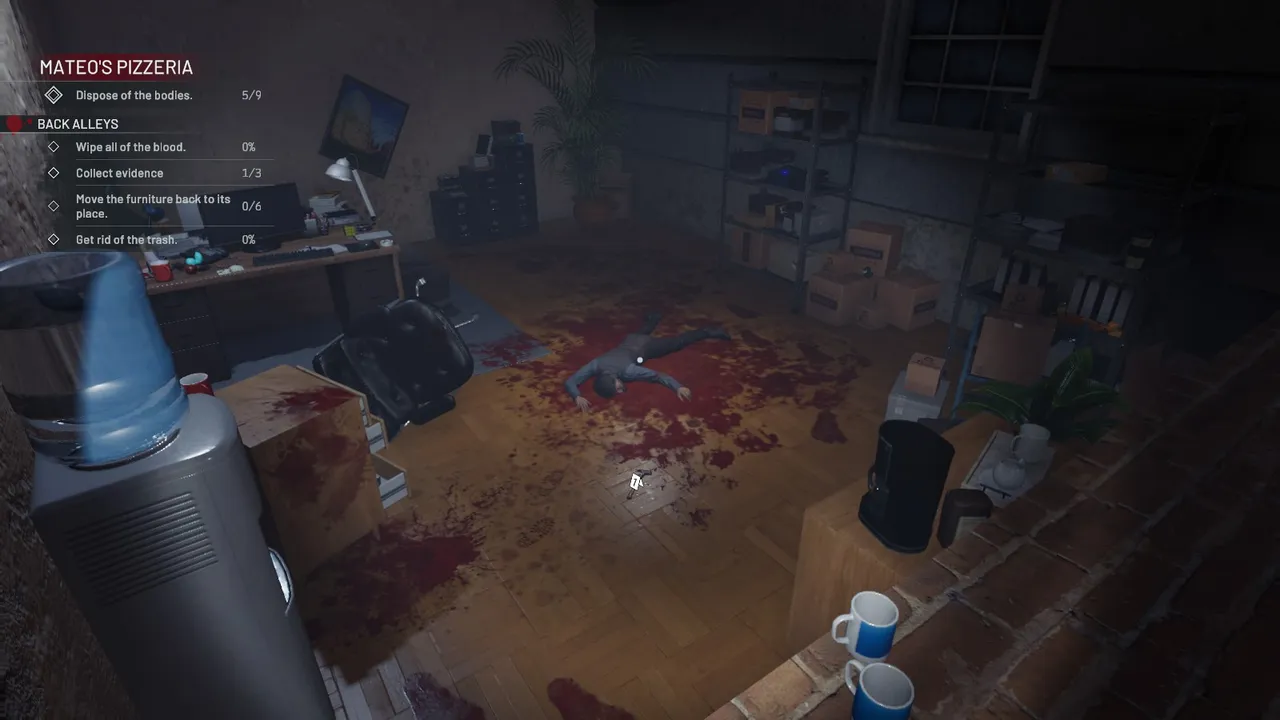
Task: Click the 0% progress readout for wiping blood
Action: click(x=248, y=147)
